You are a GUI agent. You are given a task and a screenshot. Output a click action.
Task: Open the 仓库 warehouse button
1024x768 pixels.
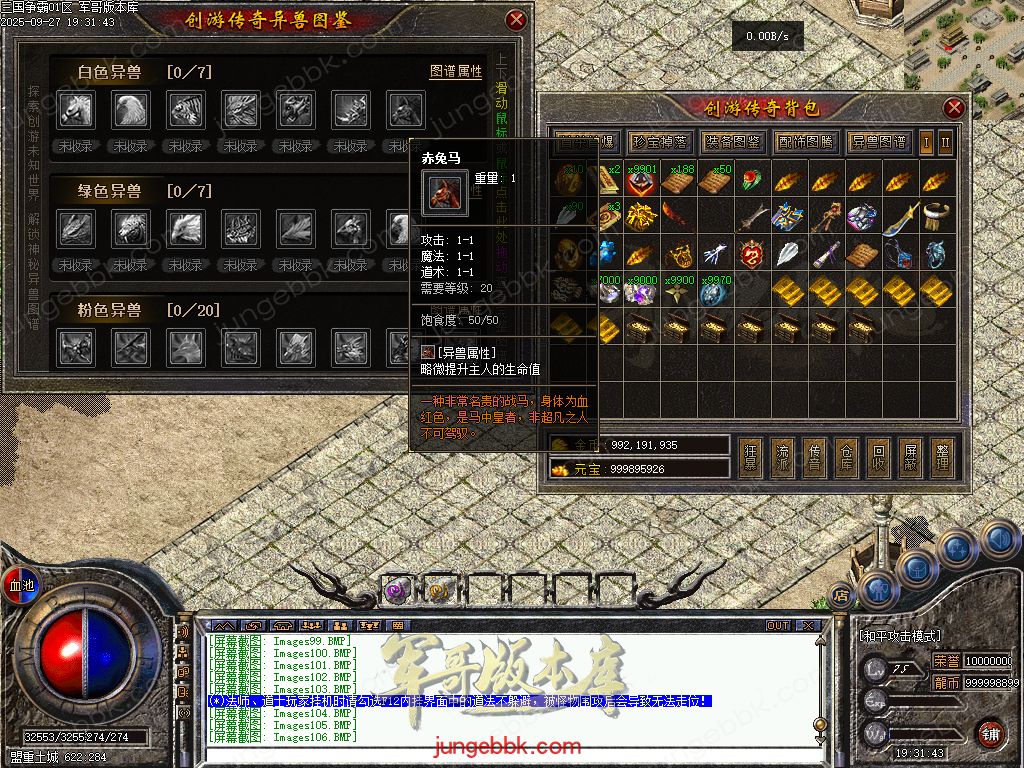[x=846, y=456]
